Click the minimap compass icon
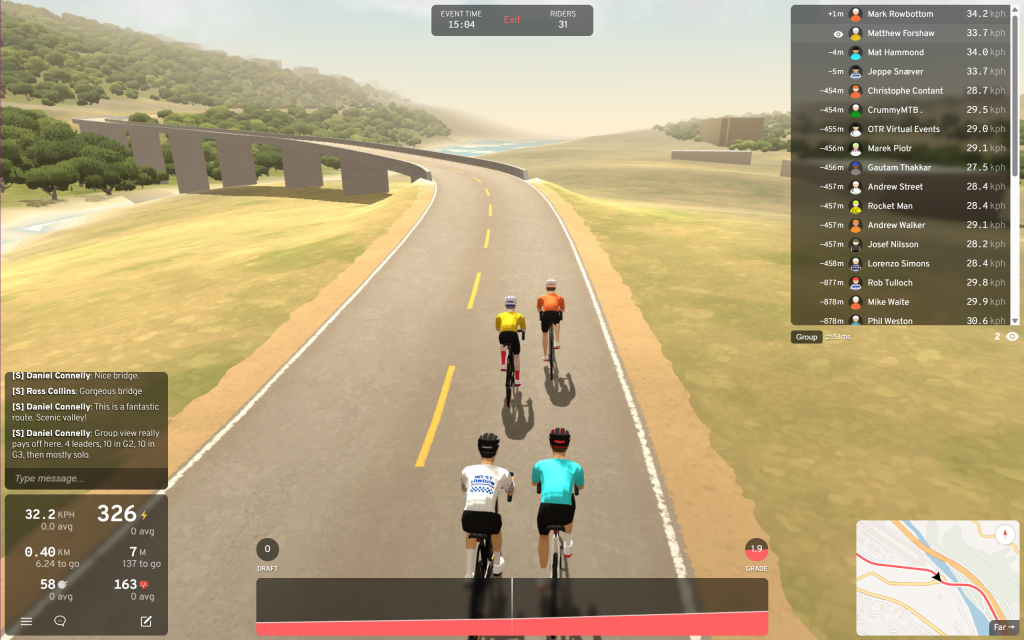 pyautogui.click(x=1003, y=534)
